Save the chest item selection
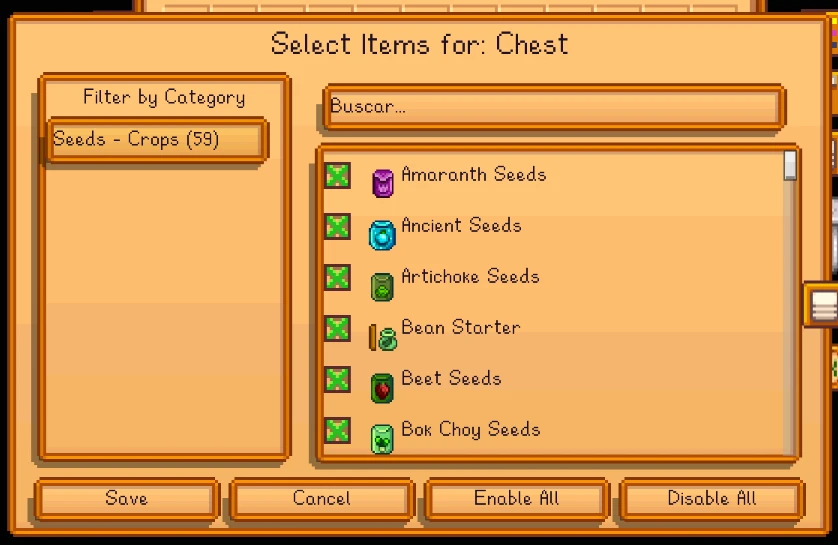The image size is (838, 545). pos(126,499)
